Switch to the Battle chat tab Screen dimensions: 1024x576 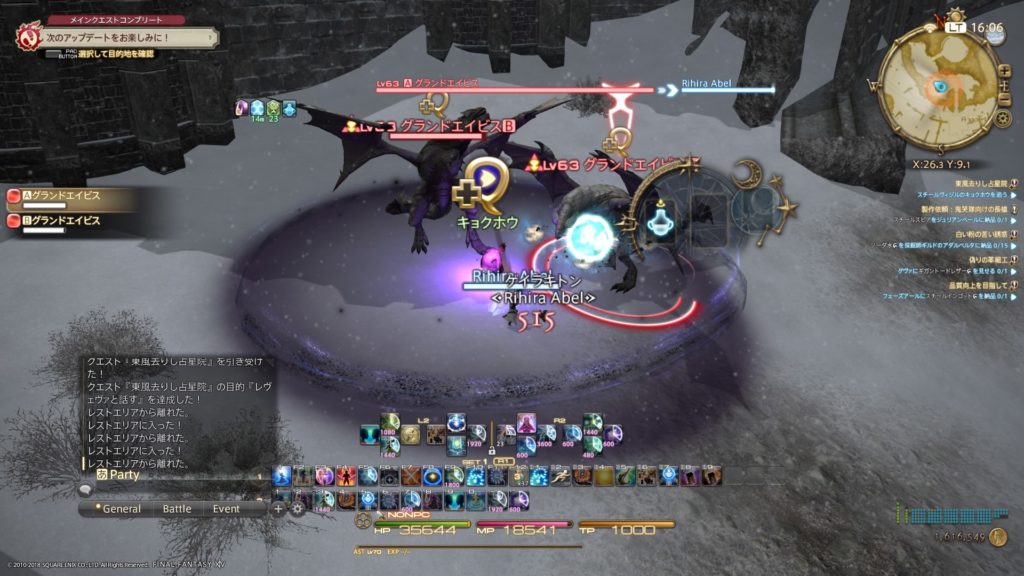point(176,508)
